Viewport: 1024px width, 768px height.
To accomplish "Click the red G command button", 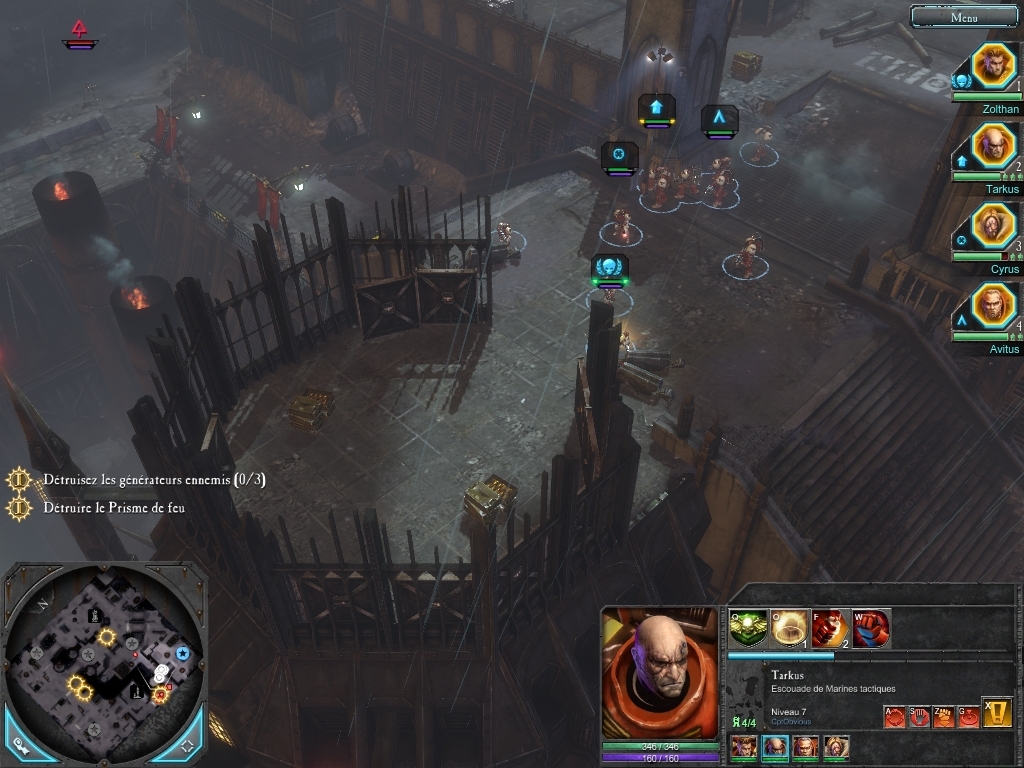I will (x=968, y=716).
